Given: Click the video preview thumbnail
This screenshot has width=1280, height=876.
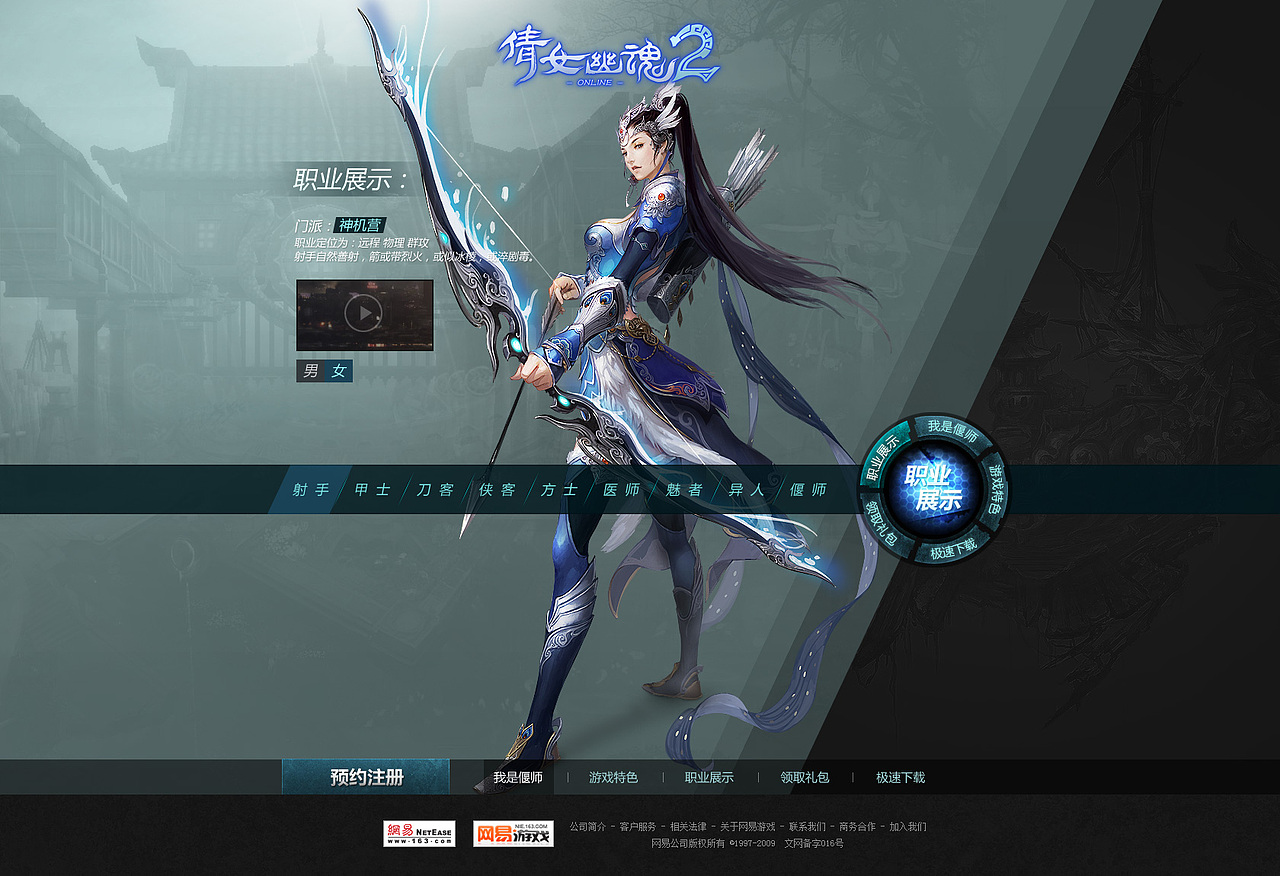Looking at the screenshot, I should click(x=364, y=316).
